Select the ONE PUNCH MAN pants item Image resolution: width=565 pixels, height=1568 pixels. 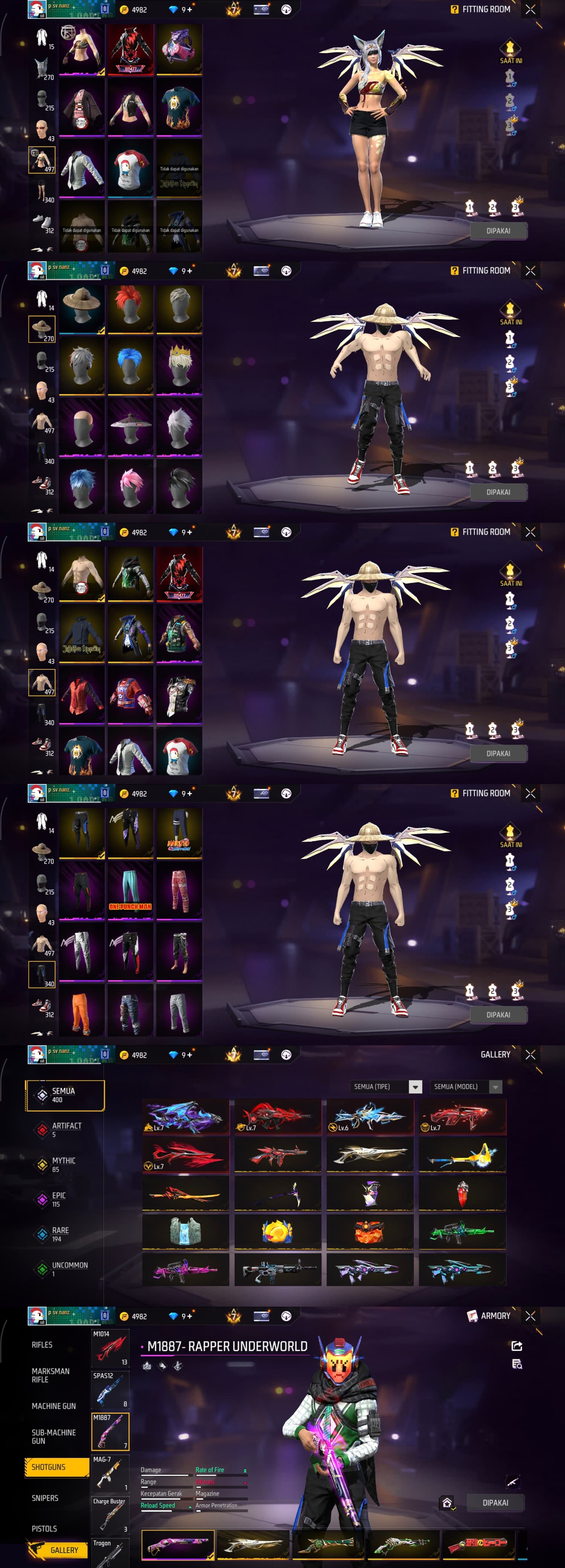(x=131, y=890)
